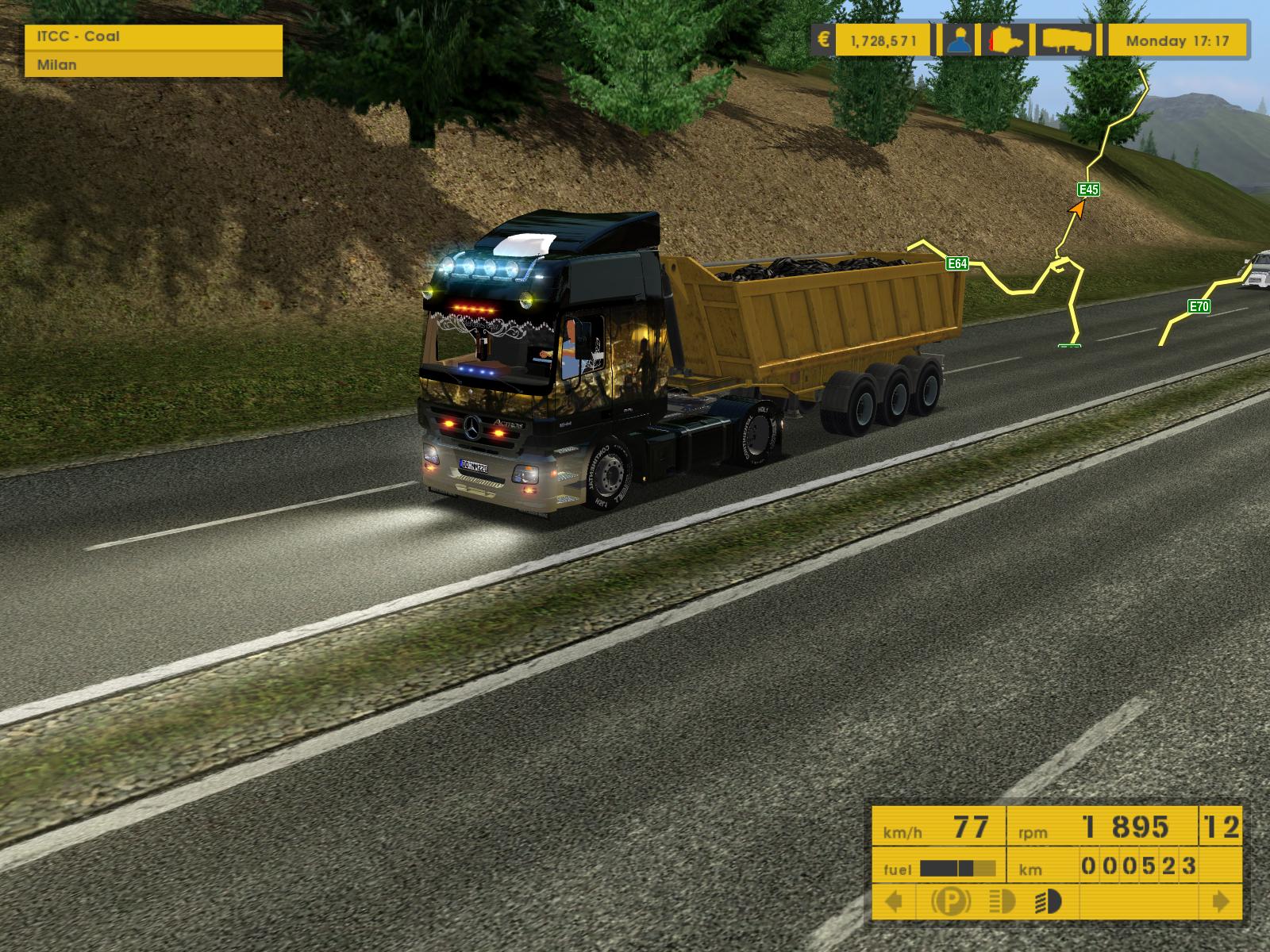Click the left turn signal arrow
Screen dimensions: 1270x952
(x=894, y=902)
